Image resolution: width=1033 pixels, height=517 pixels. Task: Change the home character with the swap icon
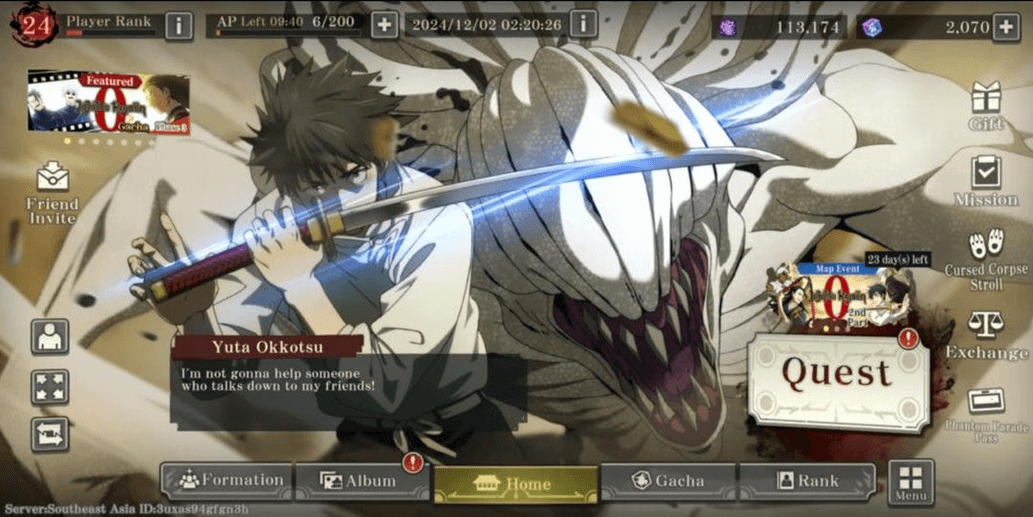(x=50, y=434)
